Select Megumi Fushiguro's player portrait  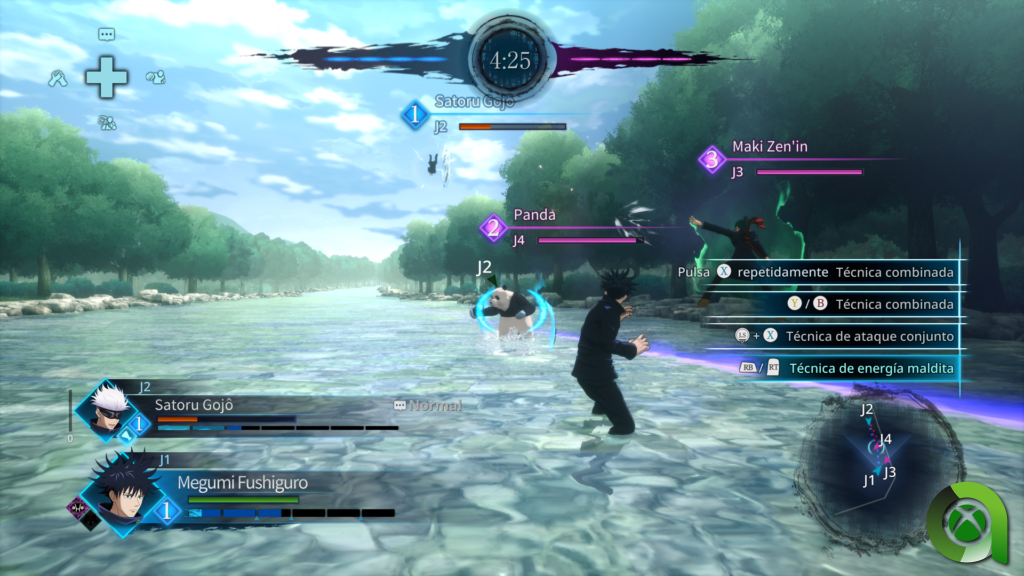pyautogui.click(x=120, y=492)
